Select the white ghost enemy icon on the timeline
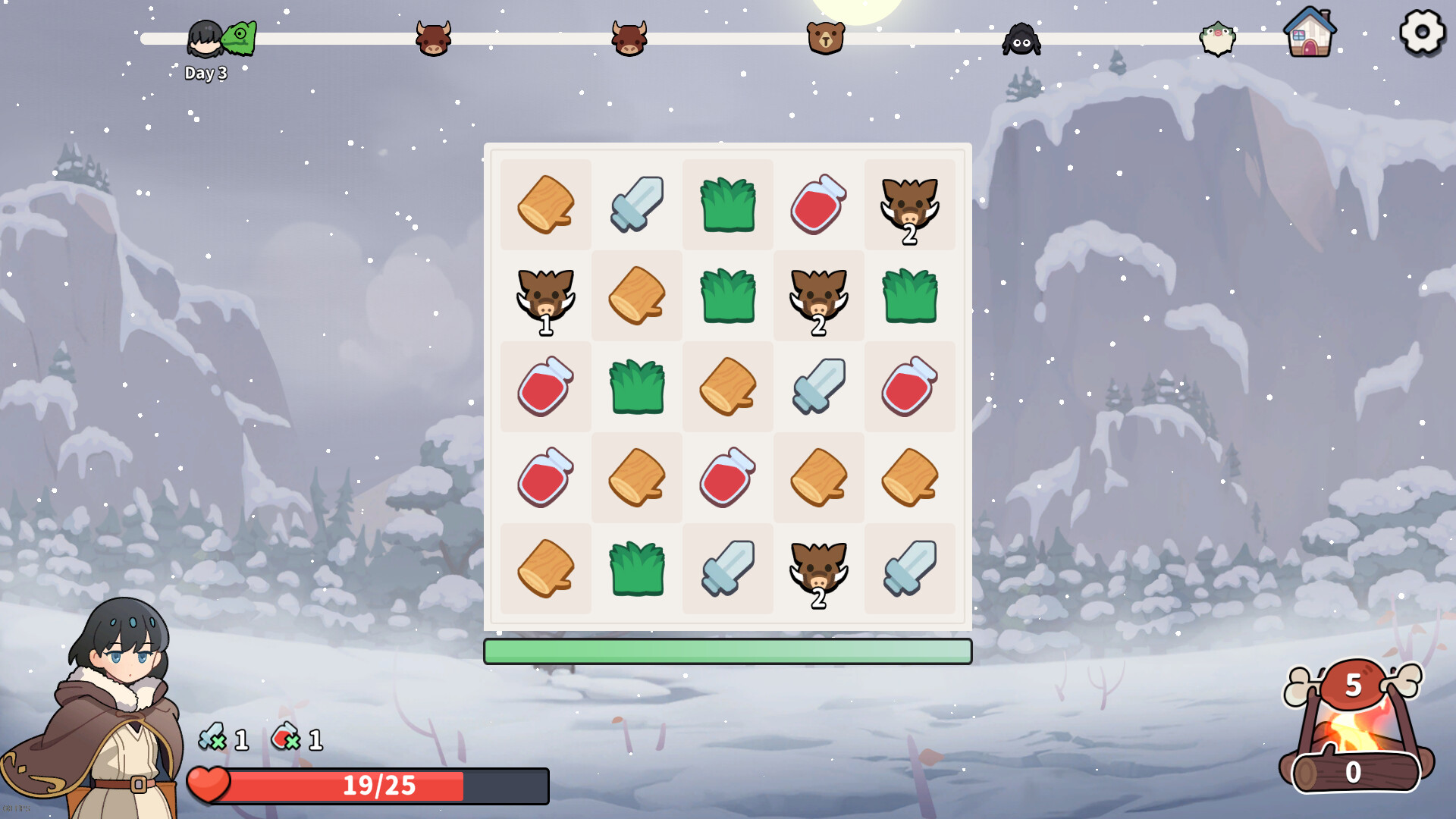Viewport: 1456px width, 819px height. [x=1216, y=39]
